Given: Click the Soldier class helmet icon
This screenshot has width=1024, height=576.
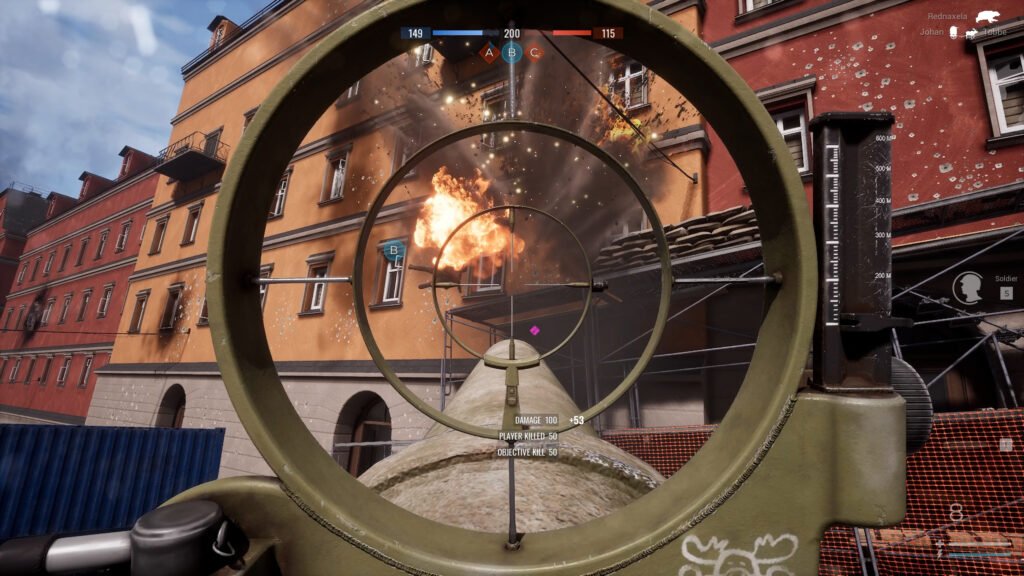Looking at the screenshot, I should click(x=967, y=288).
